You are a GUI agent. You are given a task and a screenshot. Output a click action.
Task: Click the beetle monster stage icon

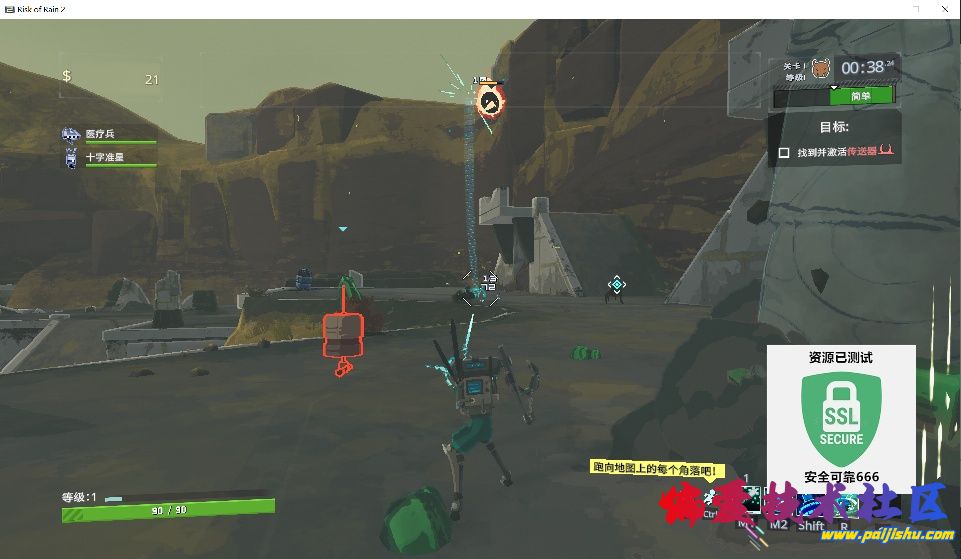coord(820,68)
